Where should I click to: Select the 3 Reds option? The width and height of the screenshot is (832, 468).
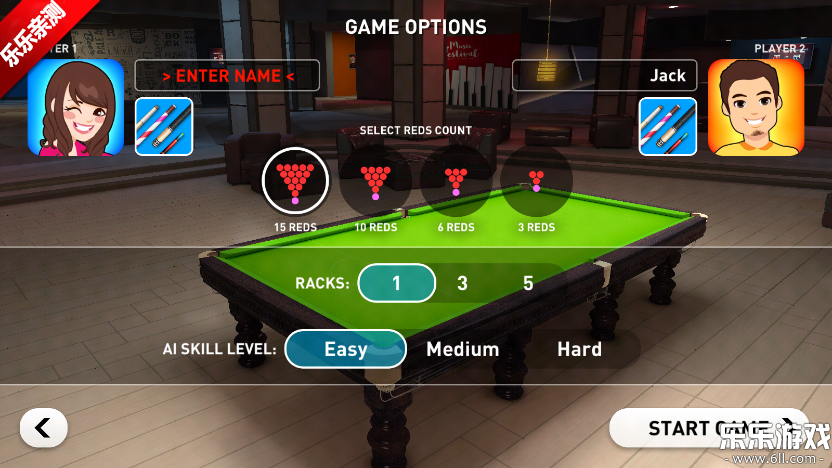pos(537,182)
